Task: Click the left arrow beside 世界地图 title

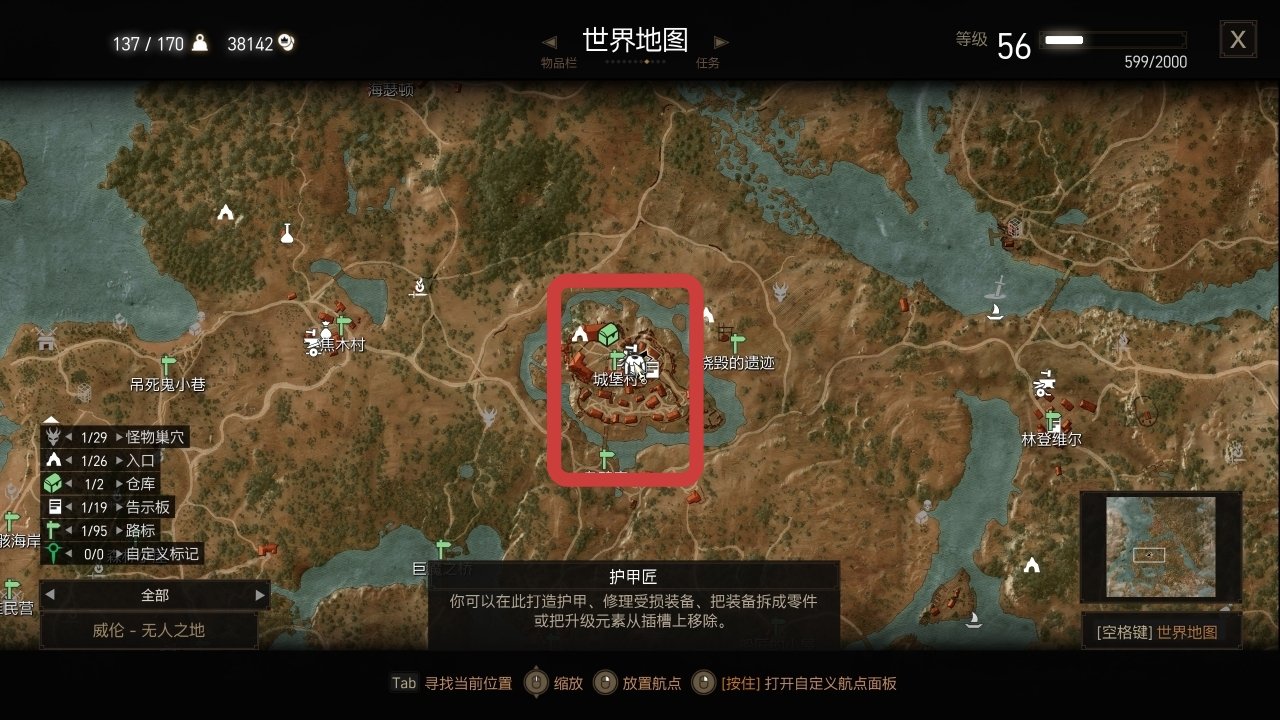Action: click(x=549, y=42)
